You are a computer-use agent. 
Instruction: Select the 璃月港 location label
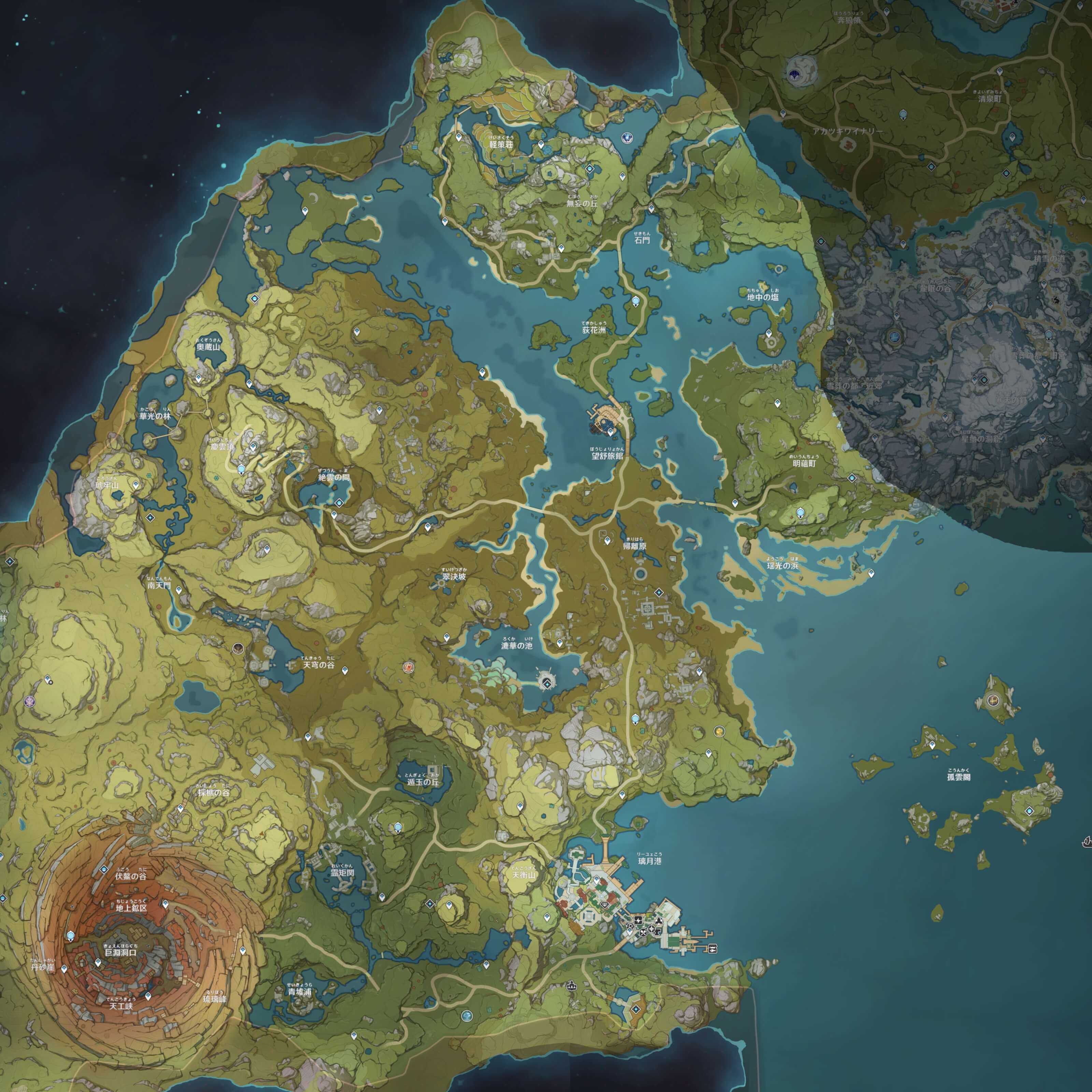point(649,861)
